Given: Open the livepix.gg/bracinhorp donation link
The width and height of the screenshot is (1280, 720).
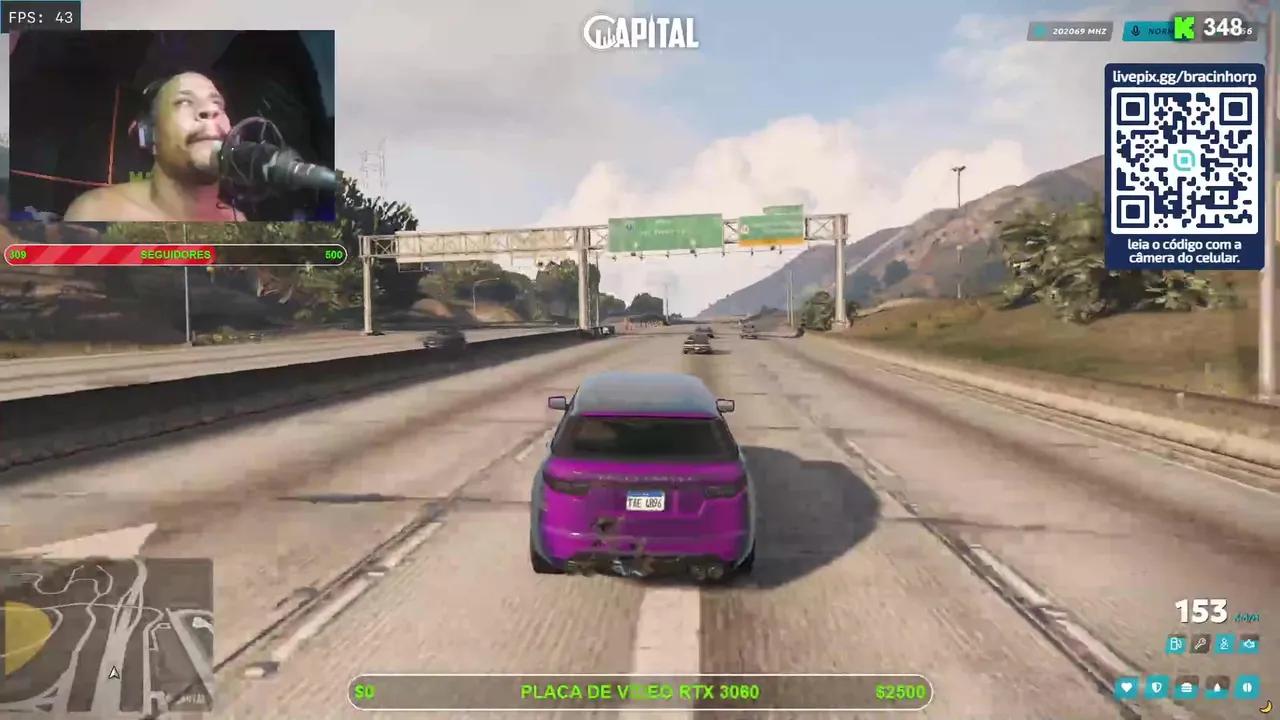Looking at the screenshot, I should pos(1183,75).
